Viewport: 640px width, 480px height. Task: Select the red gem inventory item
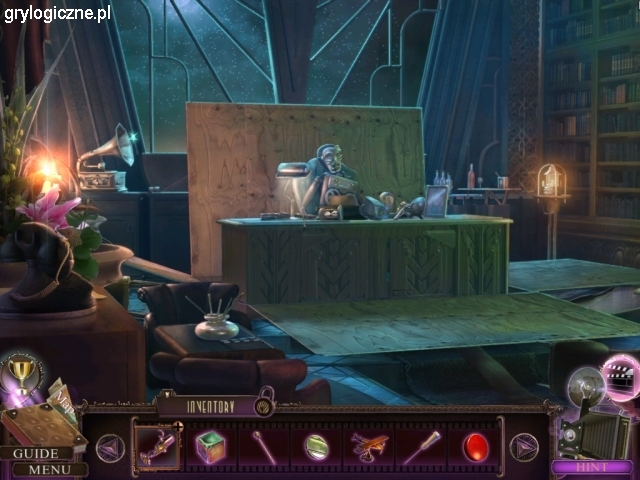click(x=474, y=446)
